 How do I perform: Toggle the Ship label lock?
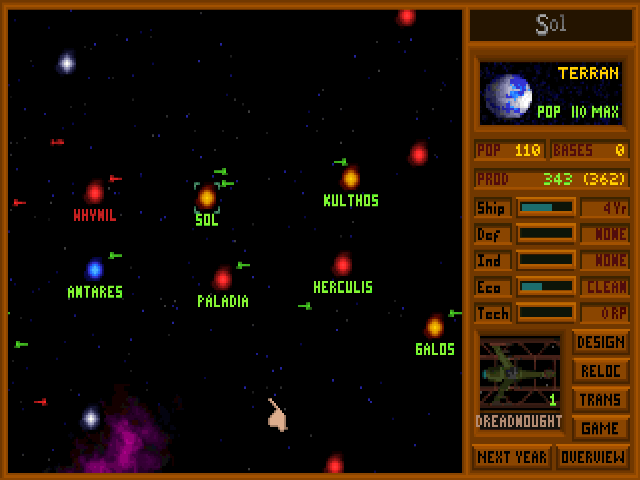tap(493, 208)
